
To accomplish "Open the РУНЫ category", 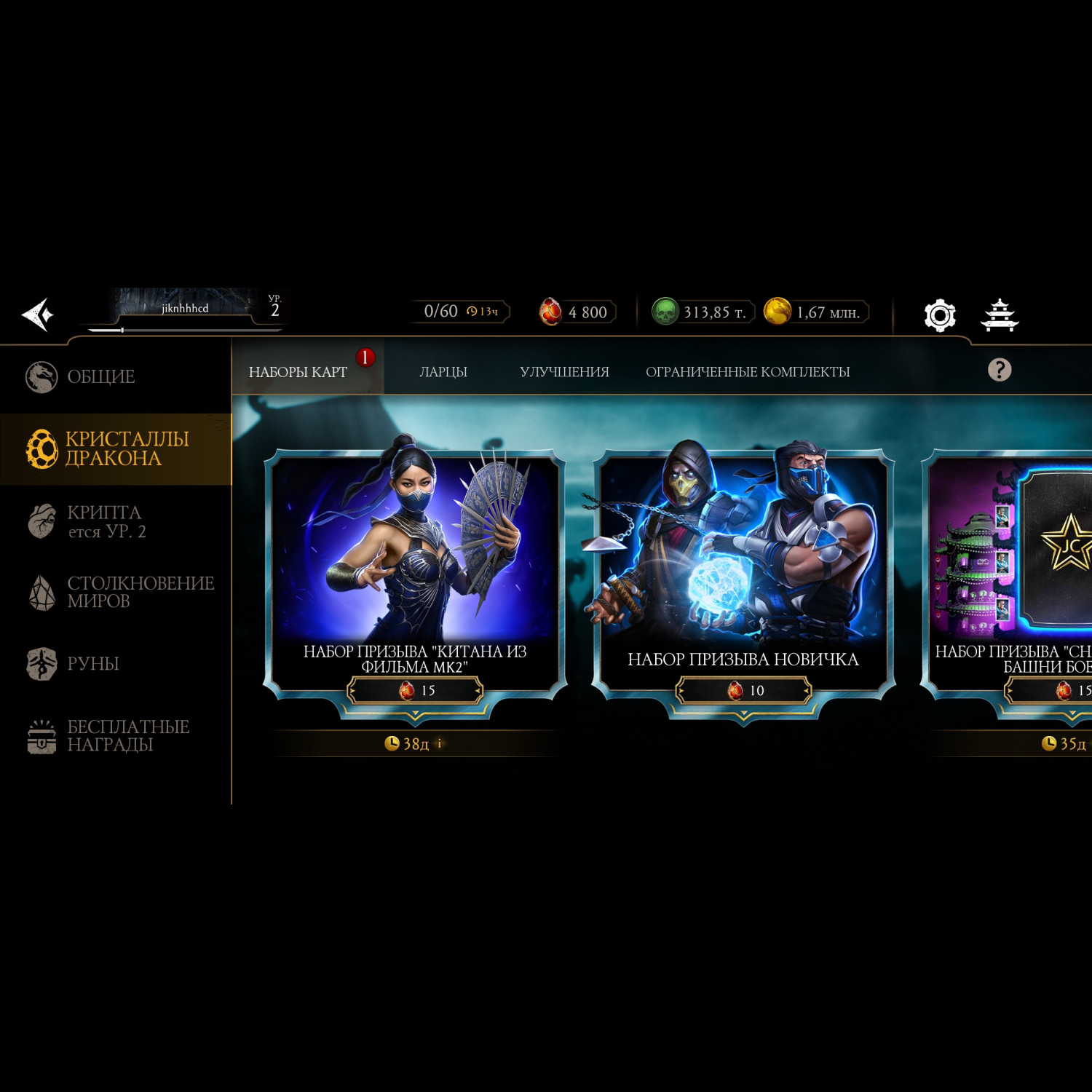I will point(92,664).
